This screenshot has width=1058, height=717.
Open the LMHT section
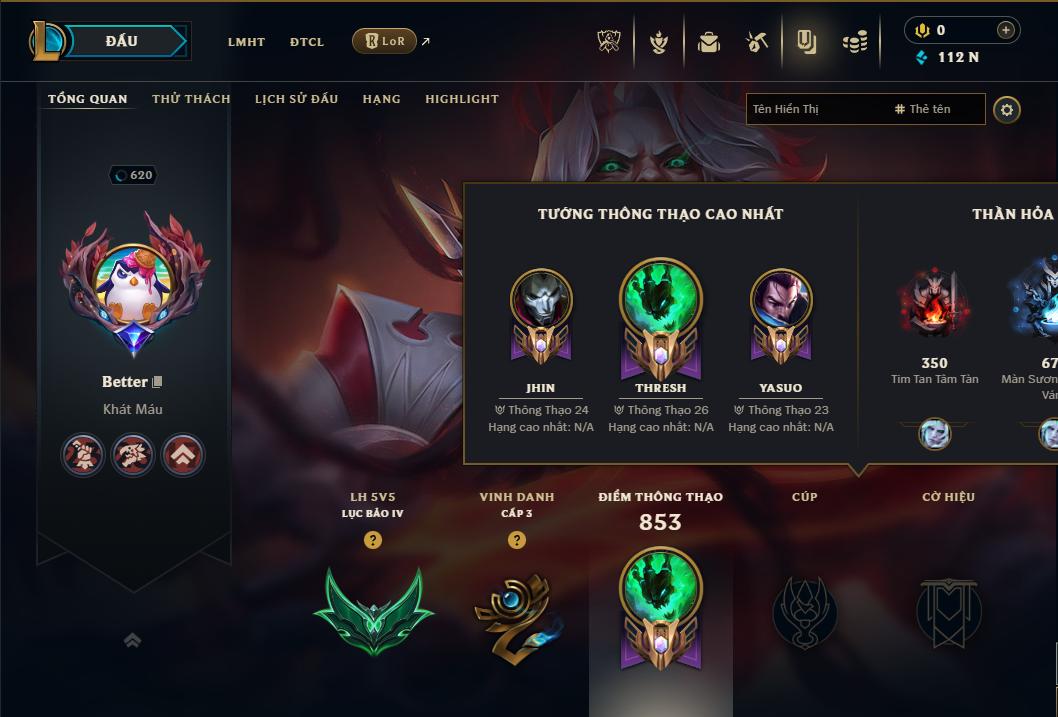click(246, 42)
